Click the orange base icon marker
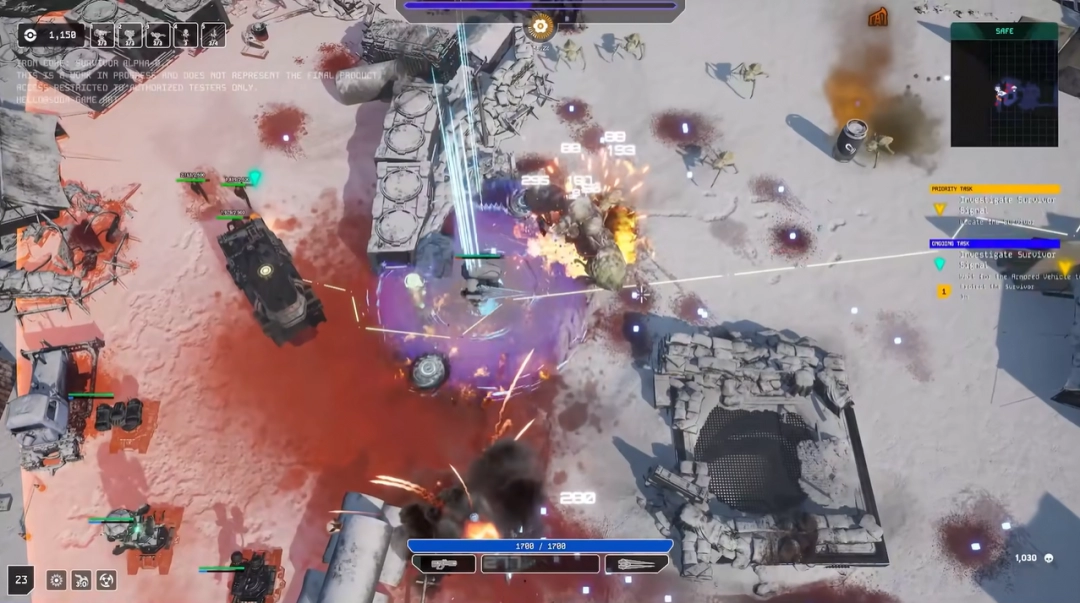The width and height of the screenshot is (1080, 603). point(879,16)
